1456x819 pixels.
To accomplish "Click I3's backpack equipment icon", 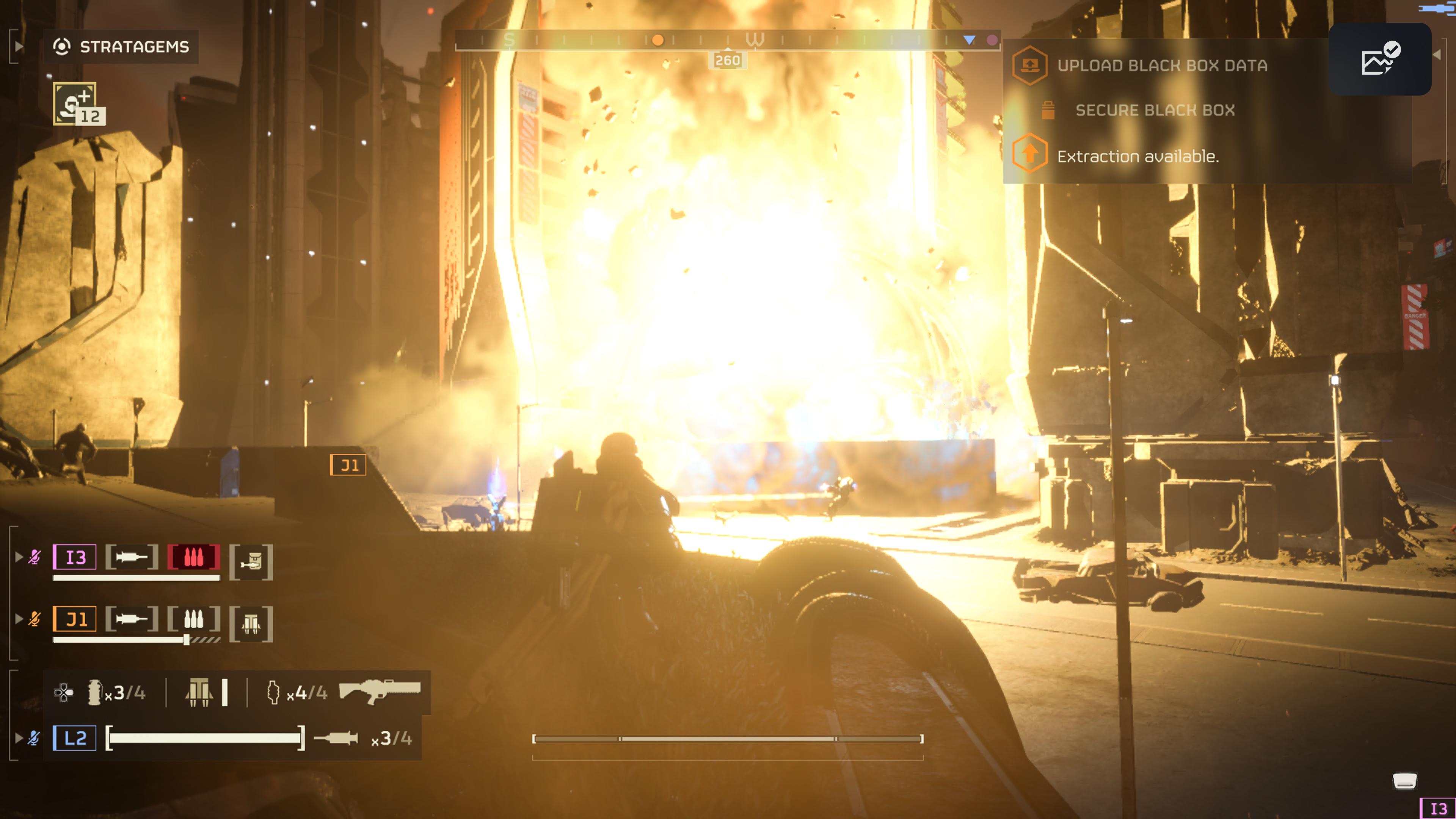I will pyautogui.click(x=251, y=562).
